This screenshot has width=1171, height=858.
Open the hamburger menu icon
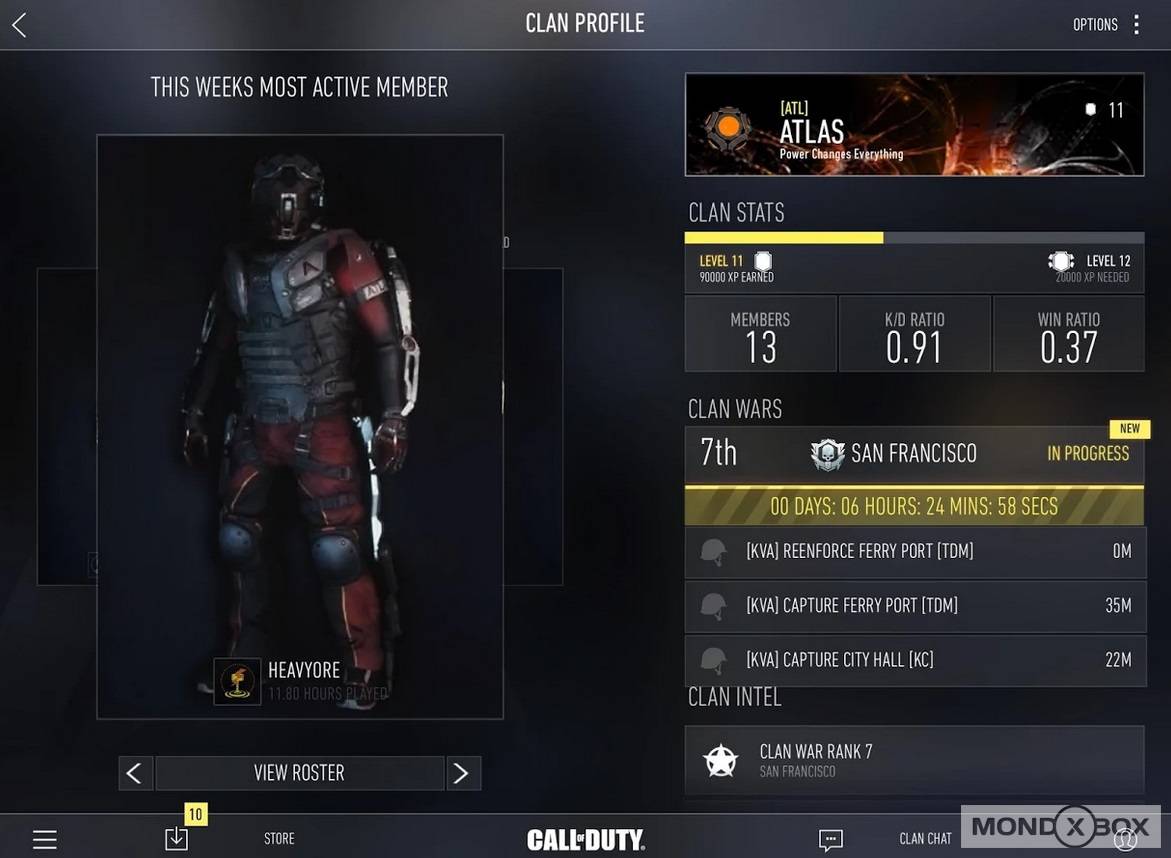coord(45,839)
